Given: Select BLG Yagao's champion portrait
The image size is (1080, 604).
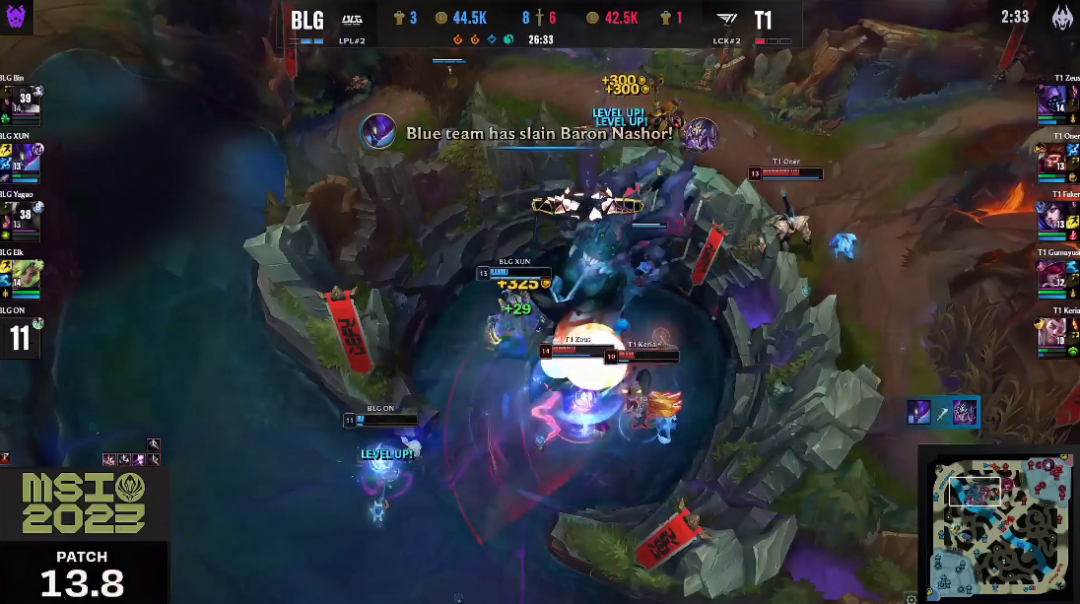Looking at the screenshot, I should 22,218.
